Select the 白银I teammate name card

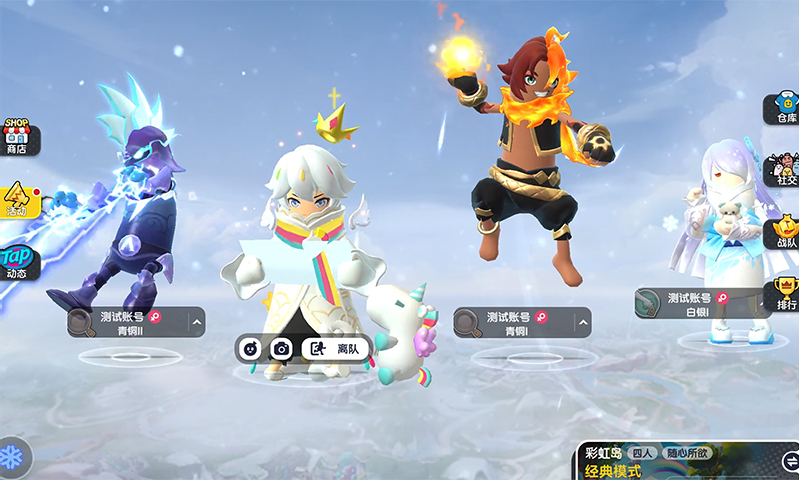(x=700, y=304)
